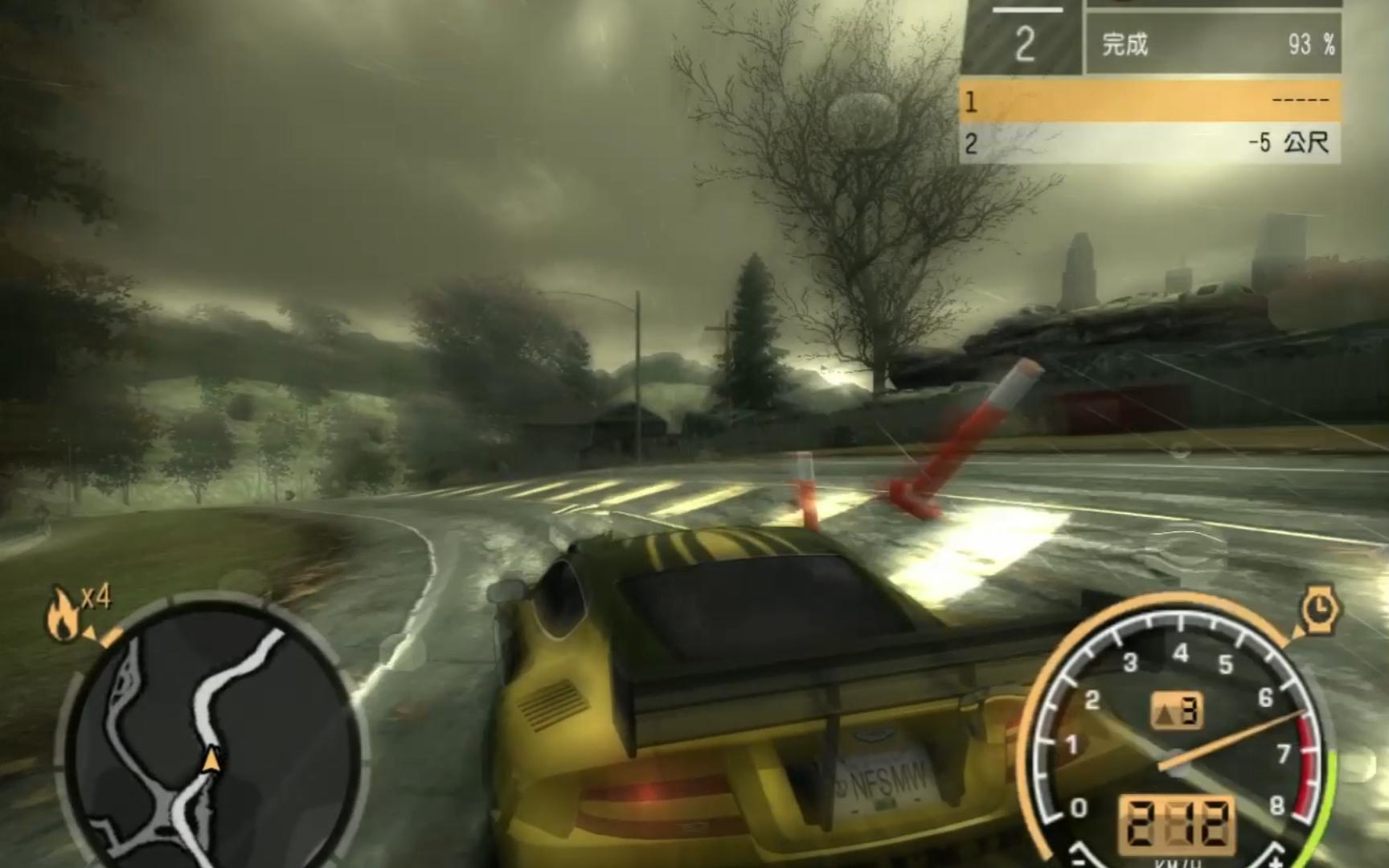
Task: Click the stopwatch speedbreaker icon
Action: [1318, 612]
